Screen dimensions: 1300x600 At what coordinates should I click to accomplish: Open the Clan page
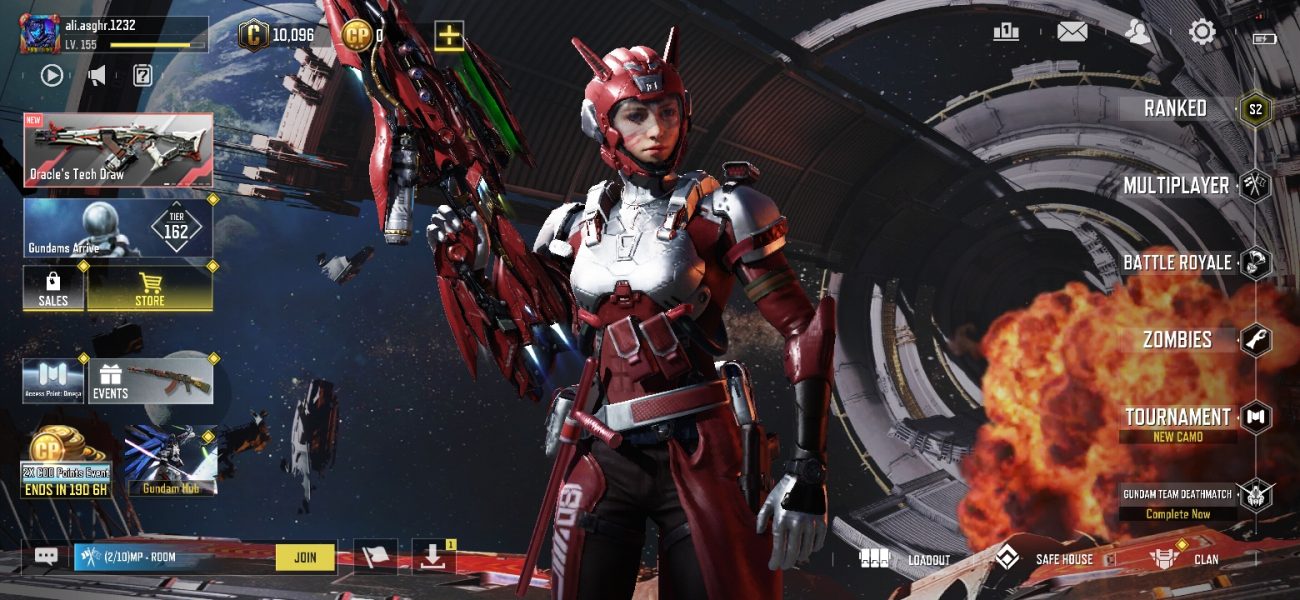click(x=1184, y=559)
